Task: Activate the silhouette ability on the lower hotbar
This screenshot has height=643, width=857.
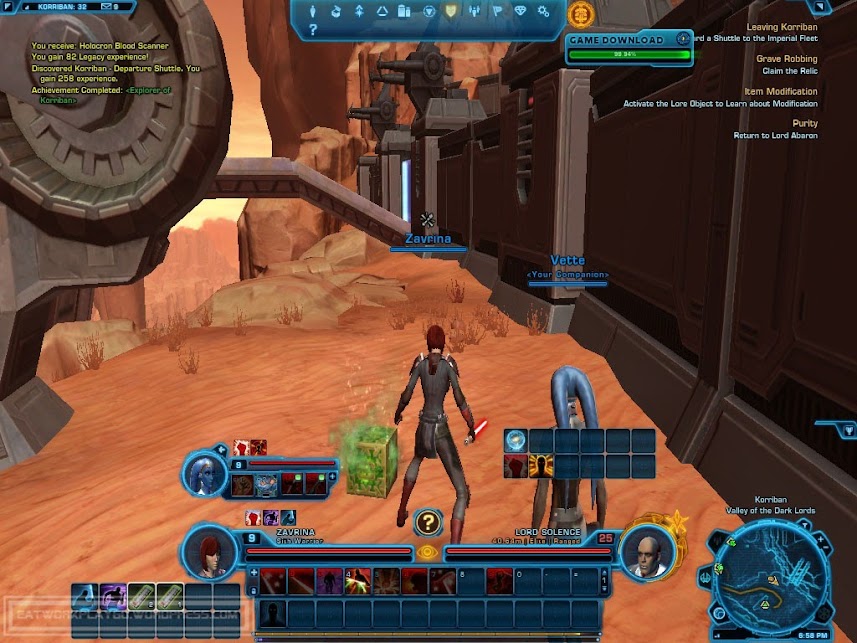Action: click(273, 613)
